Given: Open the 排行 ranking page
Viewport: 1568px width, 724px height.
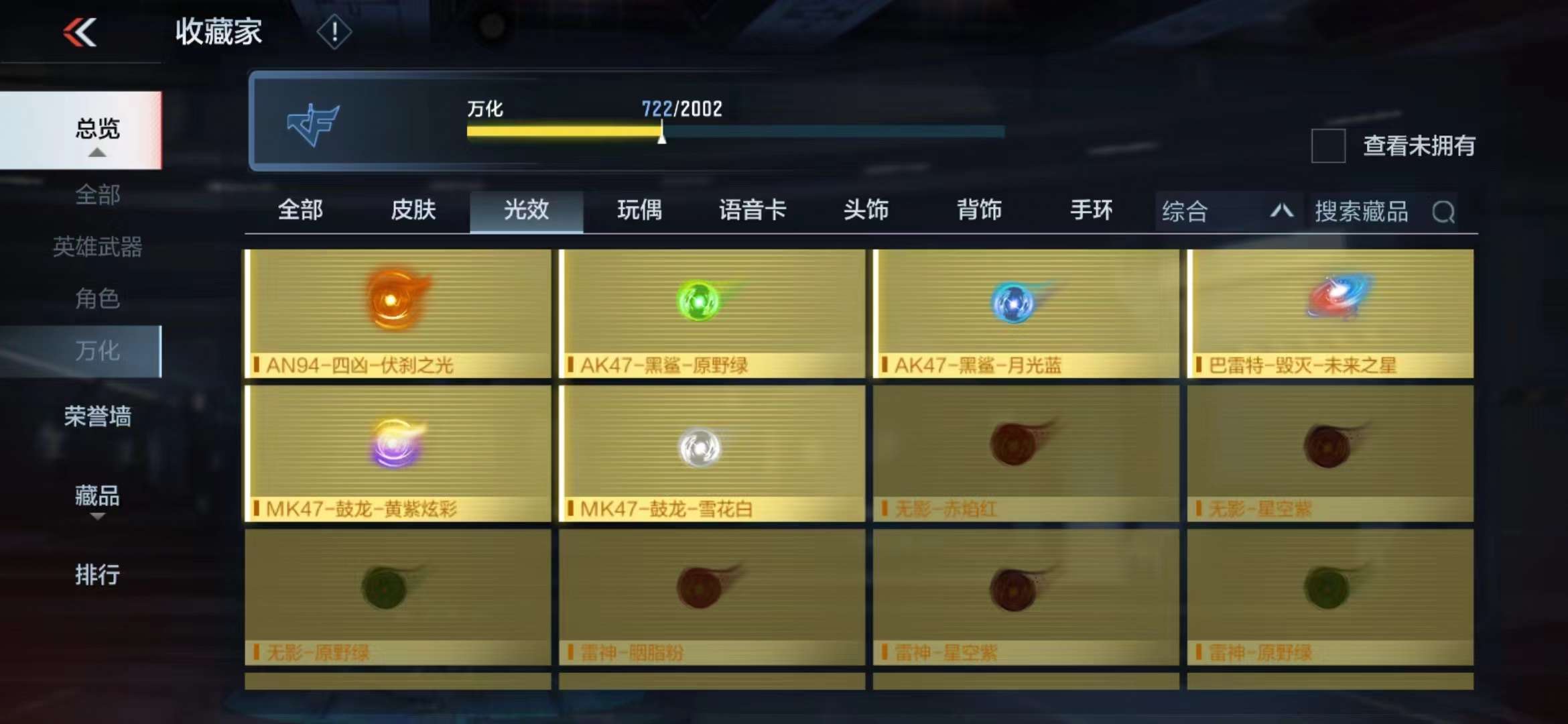Looking at the screenshot, I should click(97, 575).
